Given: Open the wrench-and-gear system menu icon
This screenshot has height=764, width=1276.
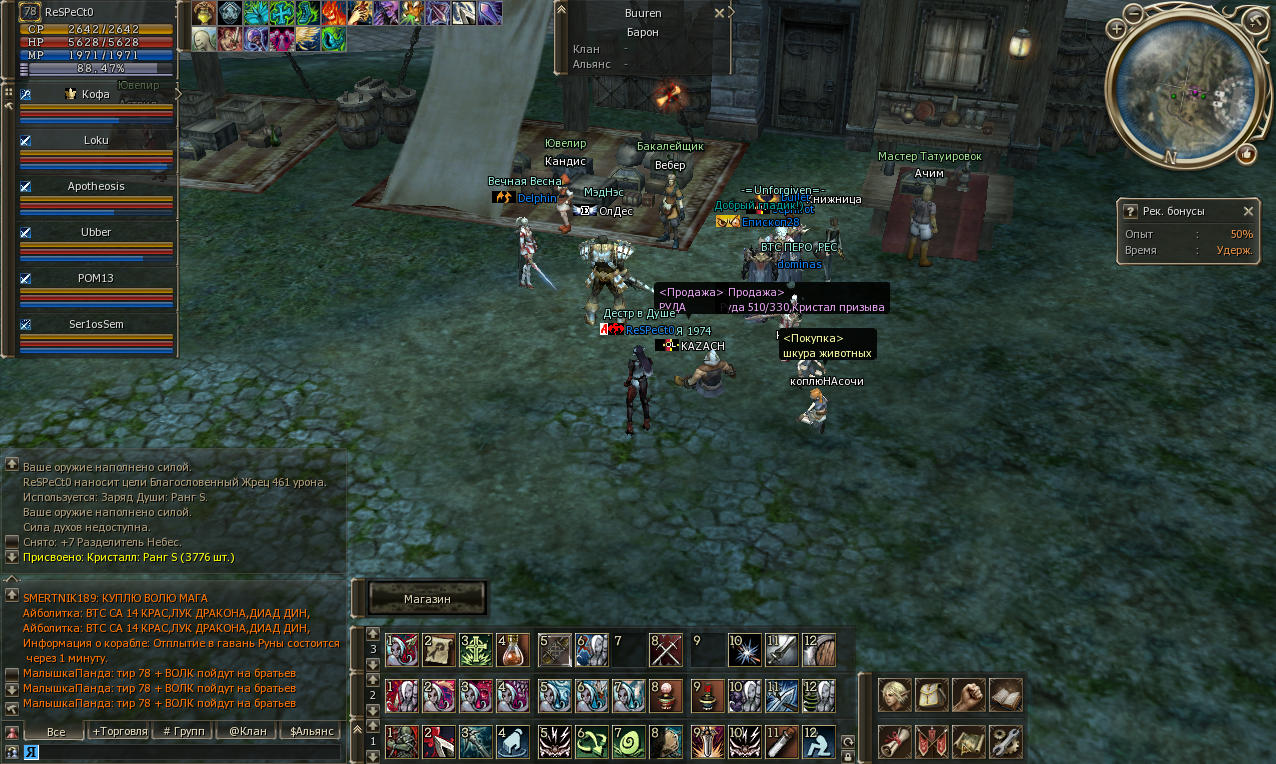Looking at the screenshot, I should [1006, 741].
